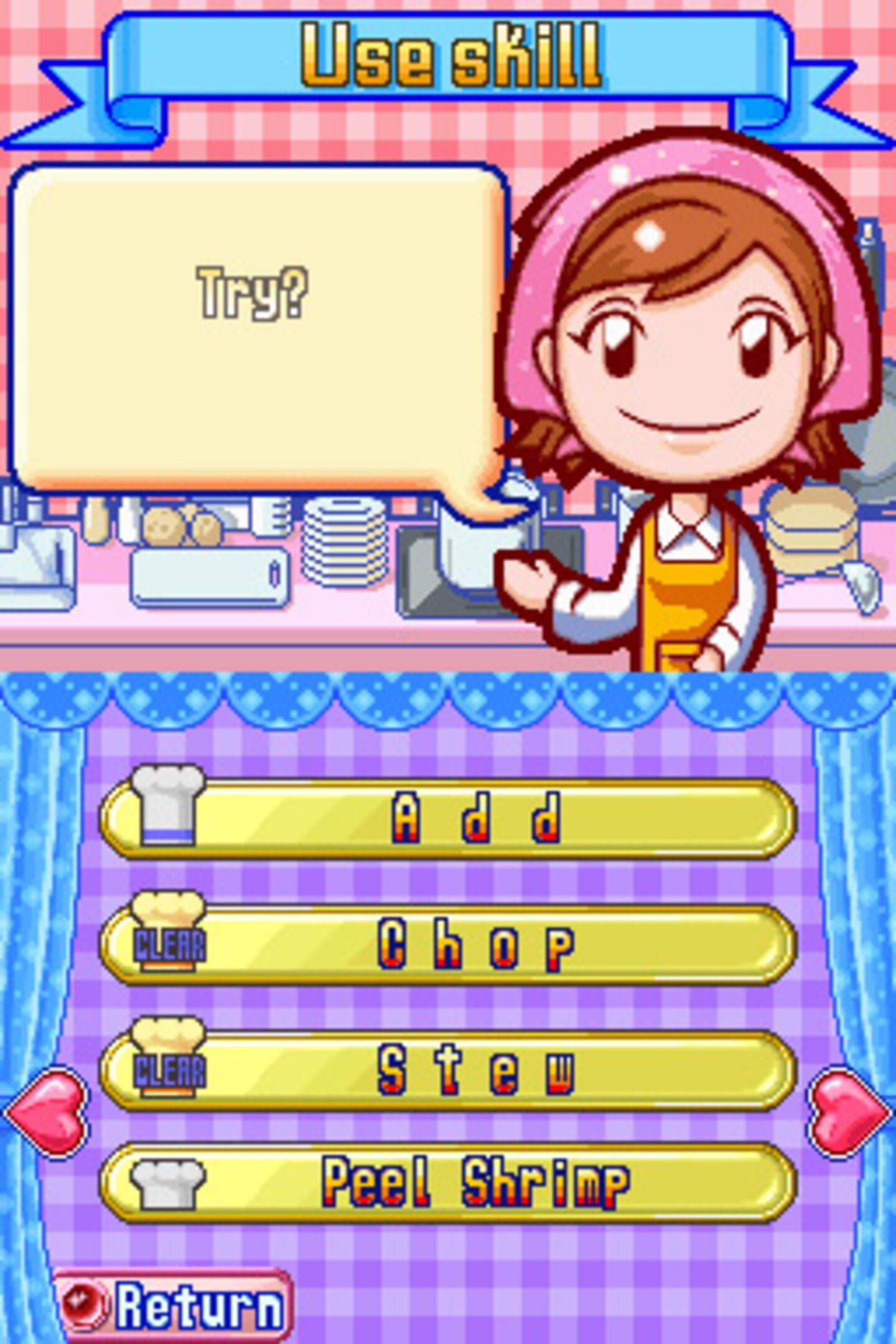Screen dimensions: 896x1344
Task: Choose the Chop skill
Action: coord(448,945)
